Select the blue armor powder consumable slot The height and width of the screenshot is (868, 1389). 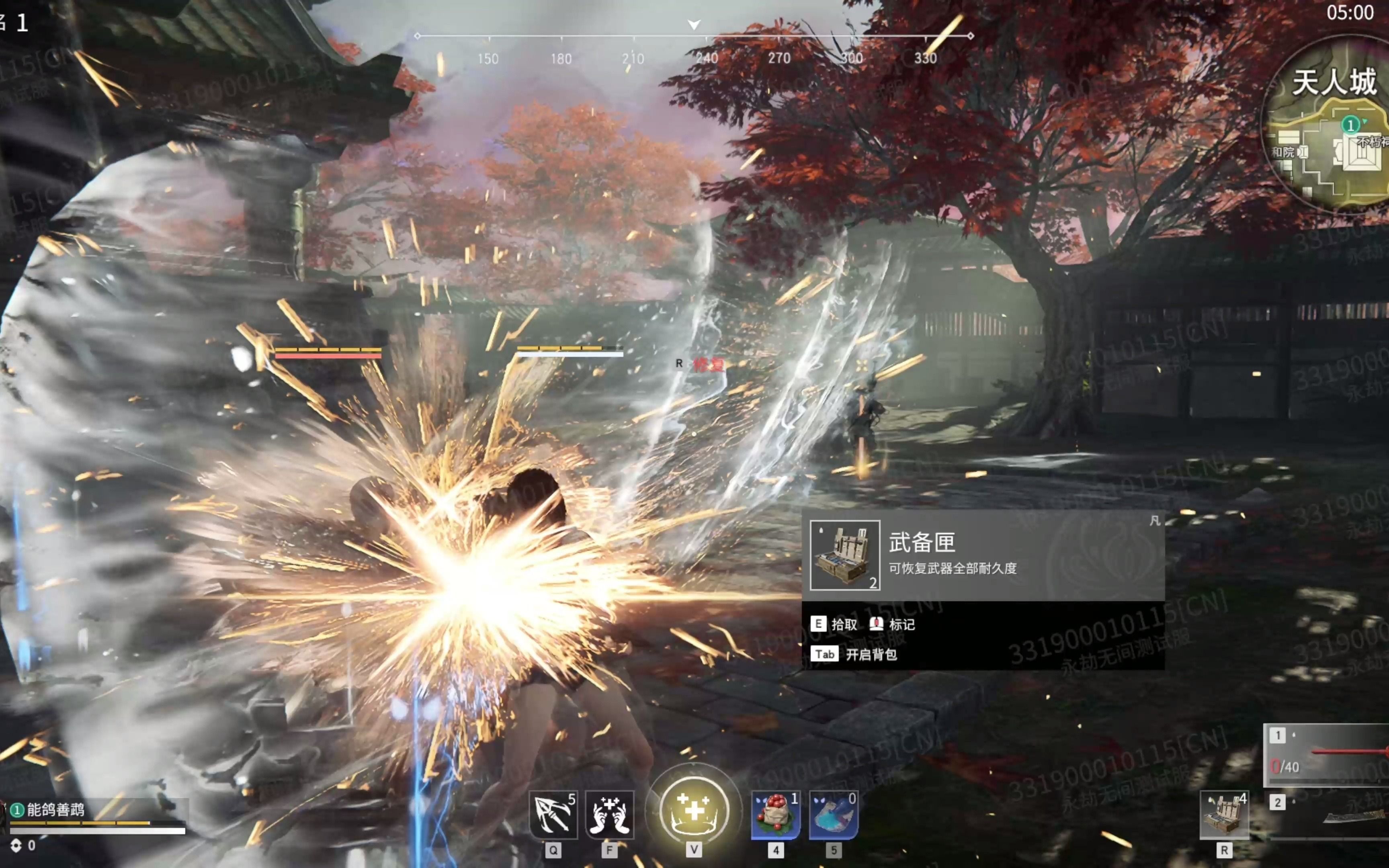point(834,815)
